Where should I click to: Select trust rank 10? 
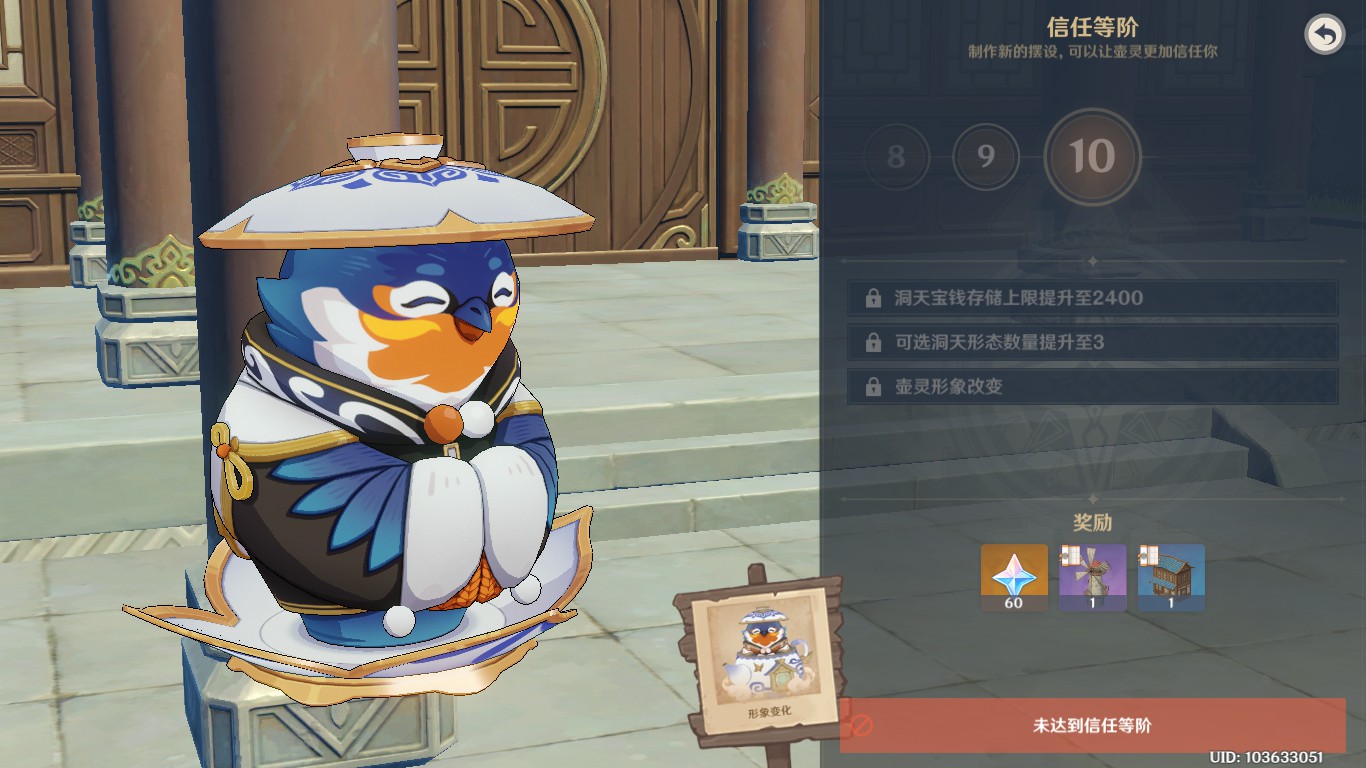pos(1092,157)
